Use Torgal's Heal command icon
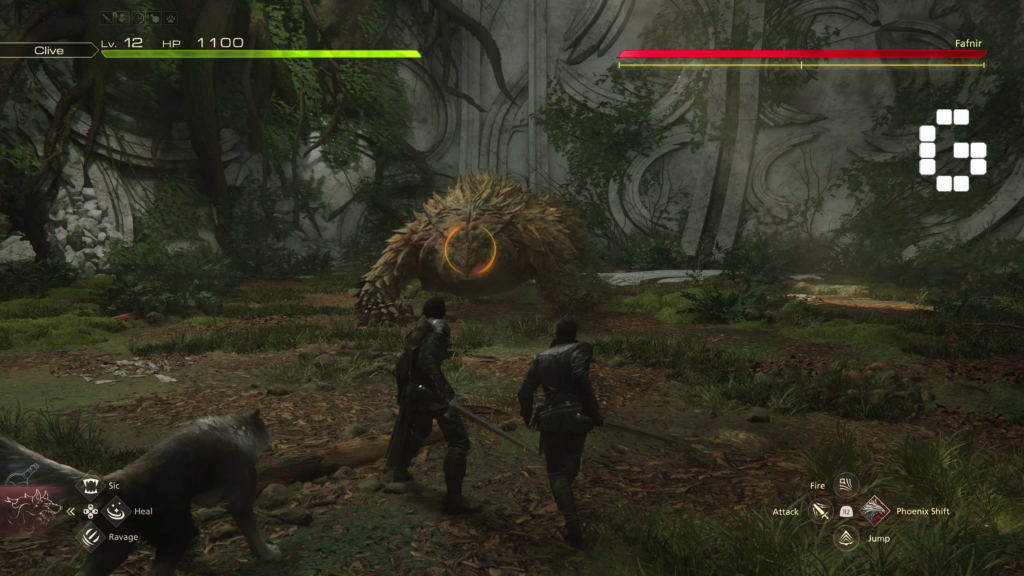The width and height of the screenshot is (1024, 576). pos(116,511)
